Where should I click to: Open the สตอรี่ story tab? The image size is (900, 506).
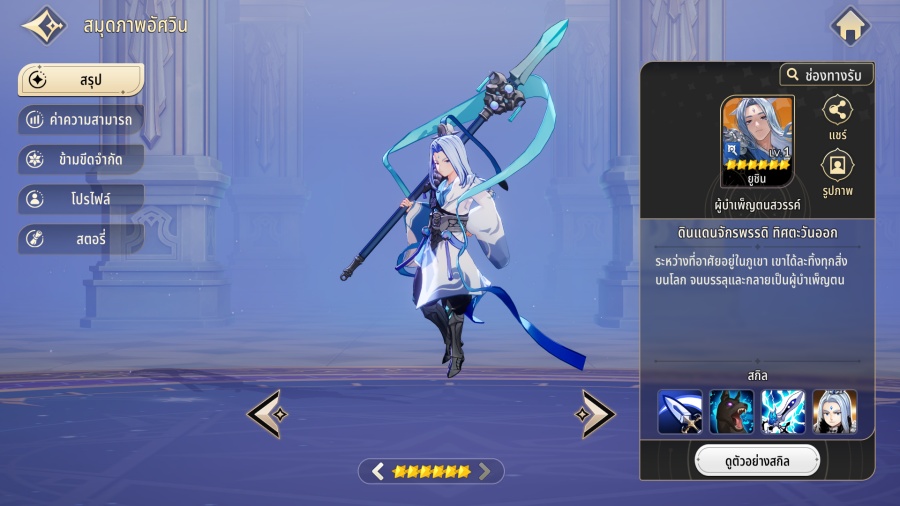80,239
